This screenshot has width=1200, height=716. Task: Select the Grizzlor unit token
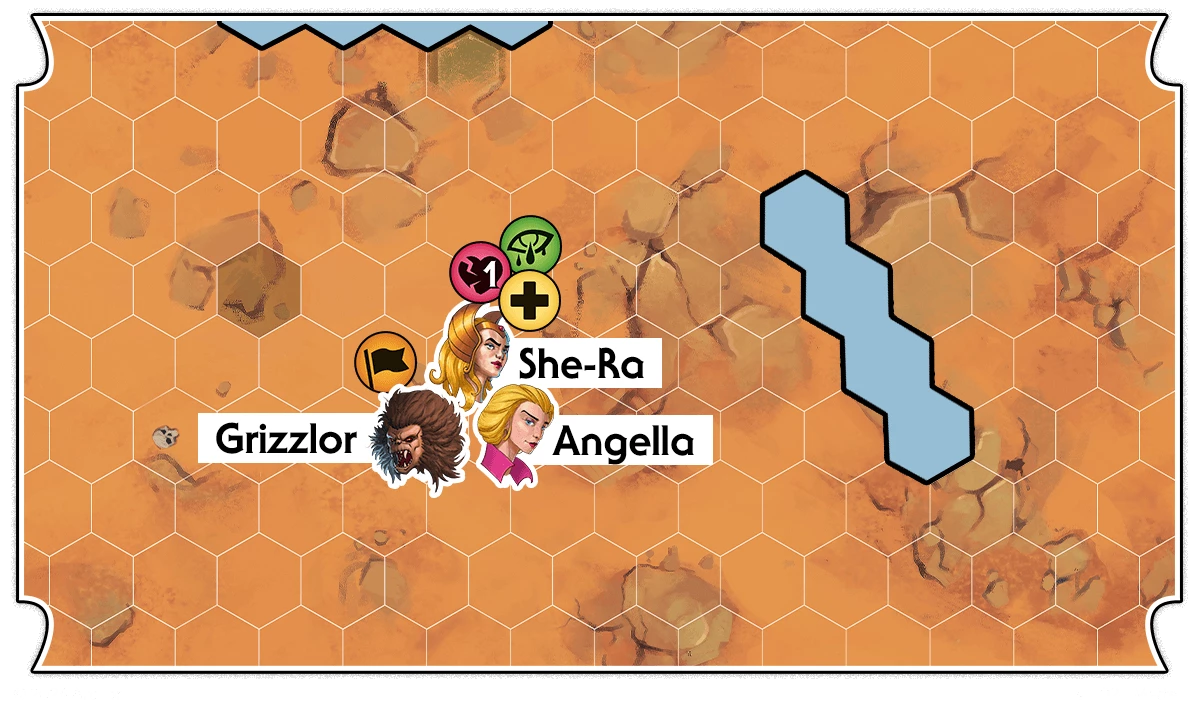[x=418, y=438]
